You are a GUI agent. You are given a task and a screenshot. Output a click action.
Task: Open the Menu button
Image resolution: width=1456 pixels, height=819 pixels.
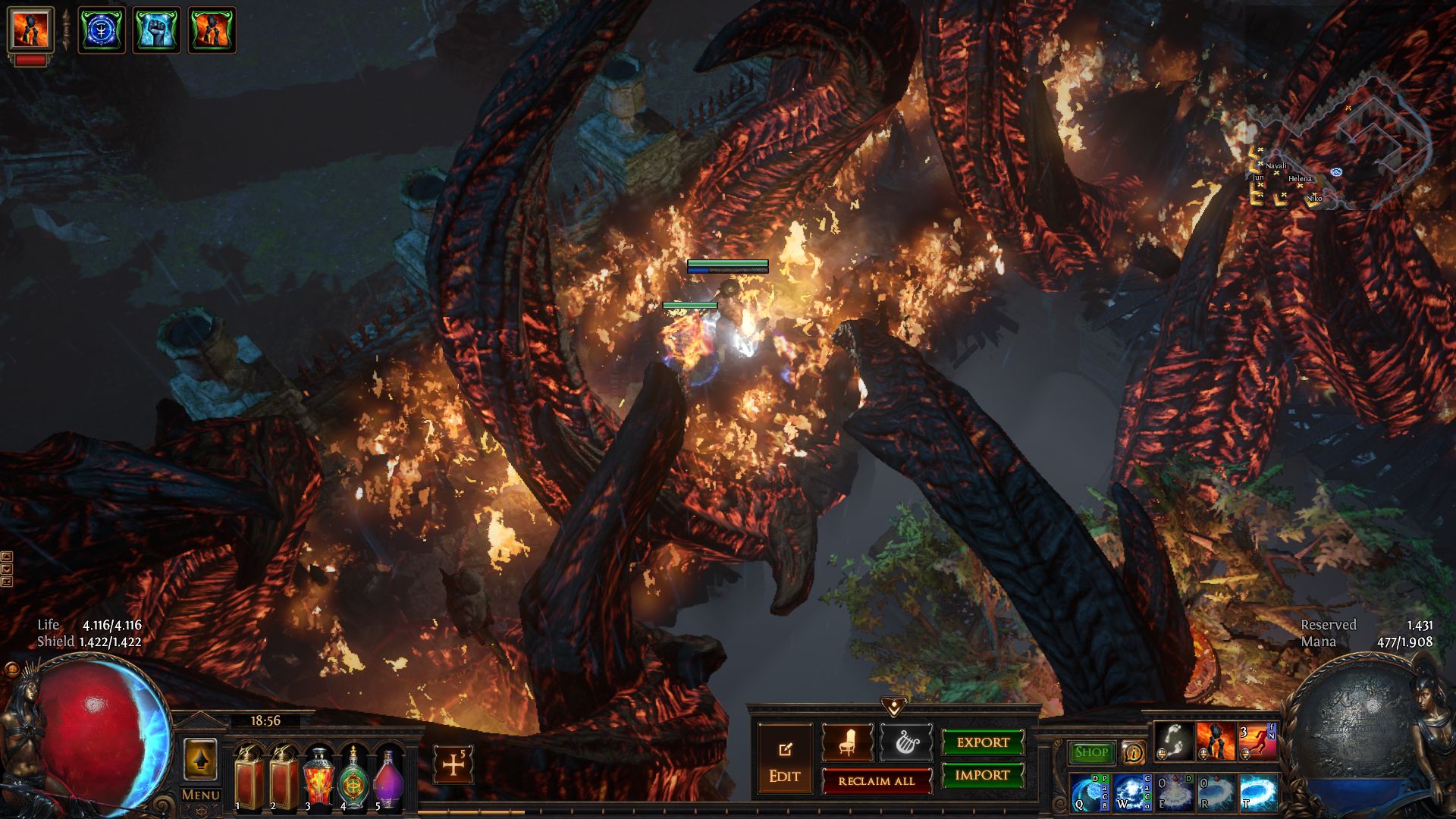tap(200, 795)
